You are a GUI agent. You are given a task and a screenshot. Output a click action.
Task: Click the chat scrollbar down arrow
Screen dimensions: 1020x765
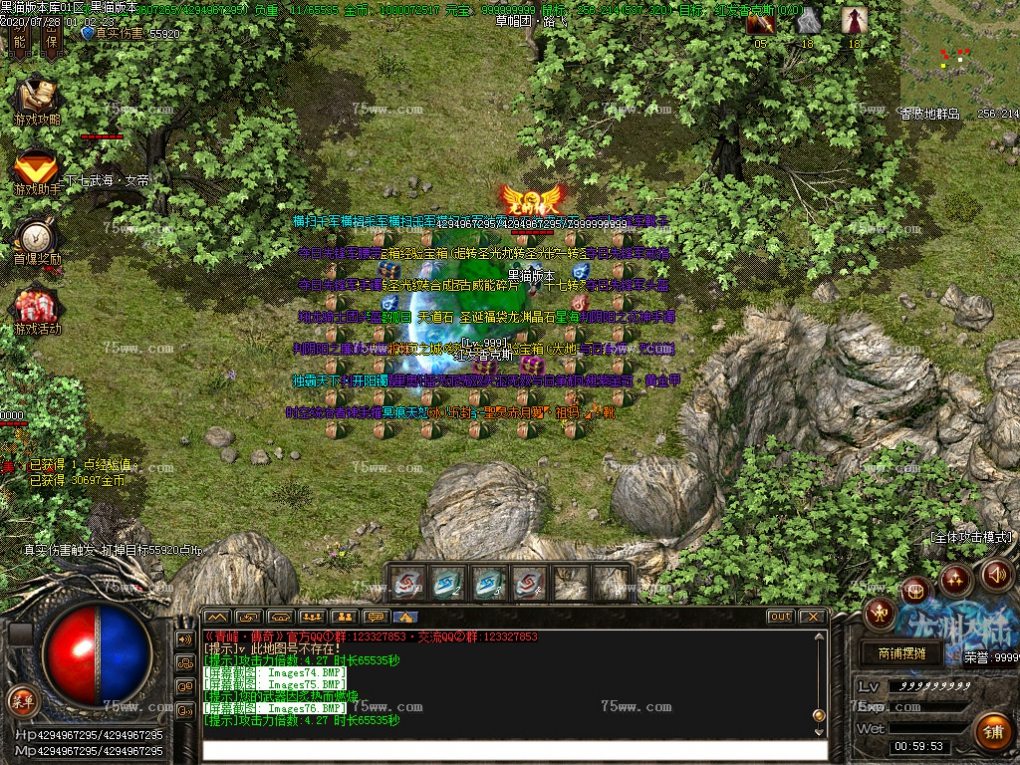tap(820, 731)
